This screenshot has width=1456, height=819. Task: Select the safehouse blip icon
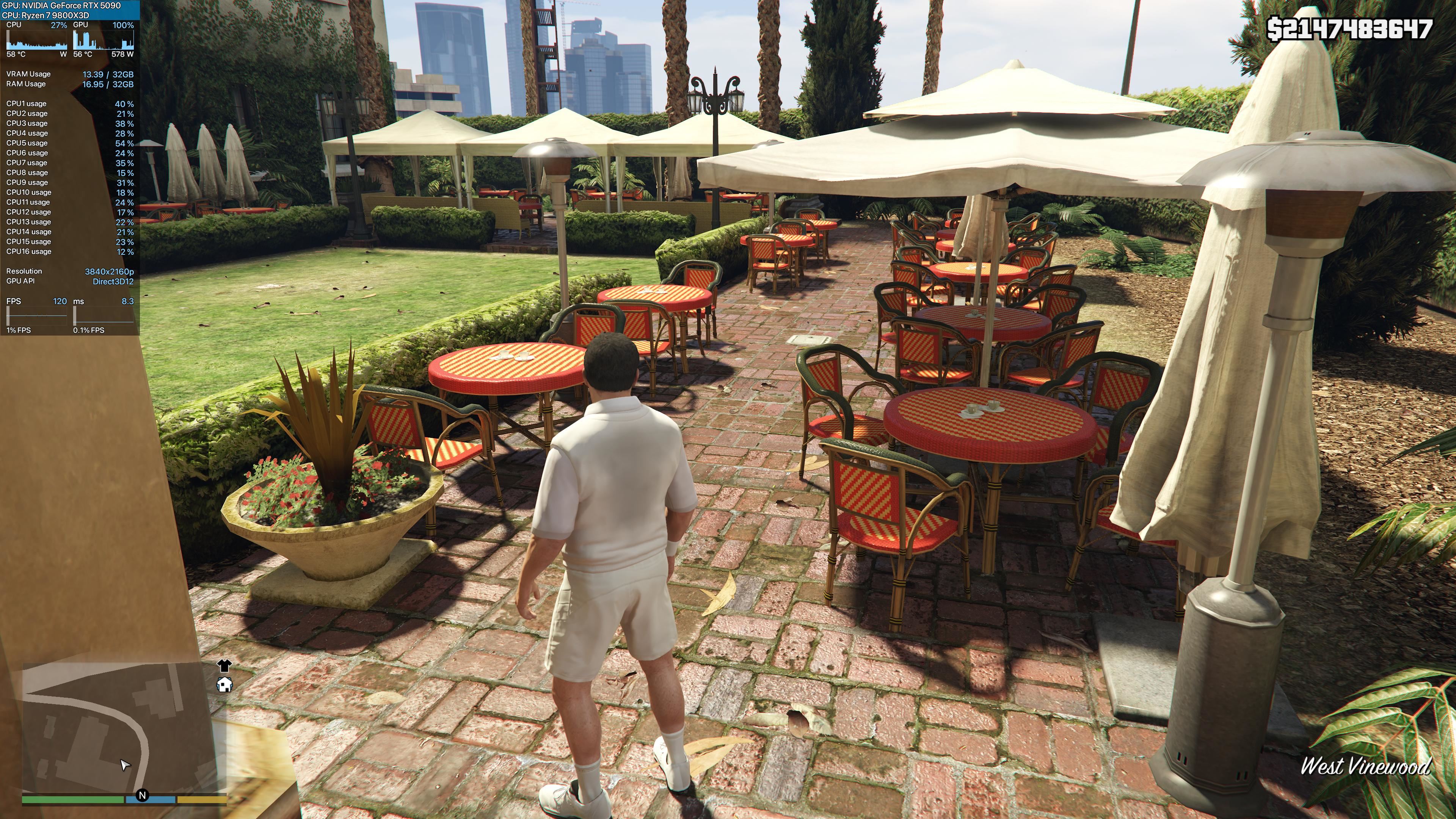(x=224, y=685)
